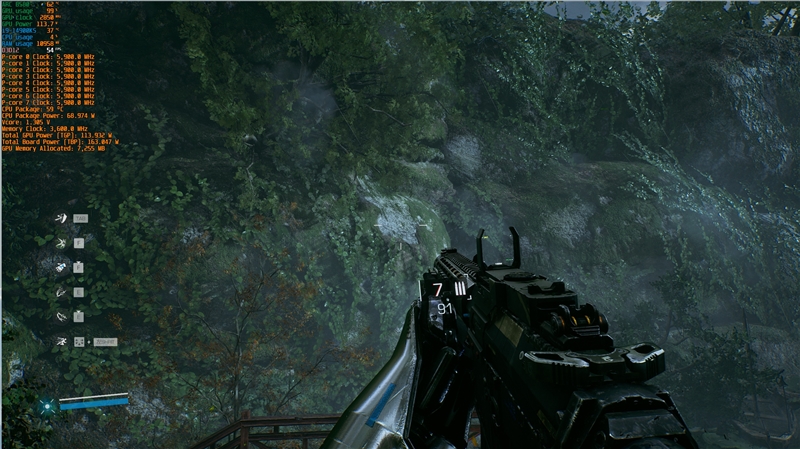Click the action icon with the blue highlight
Screen dimensions: 800x449
(60, 267)
